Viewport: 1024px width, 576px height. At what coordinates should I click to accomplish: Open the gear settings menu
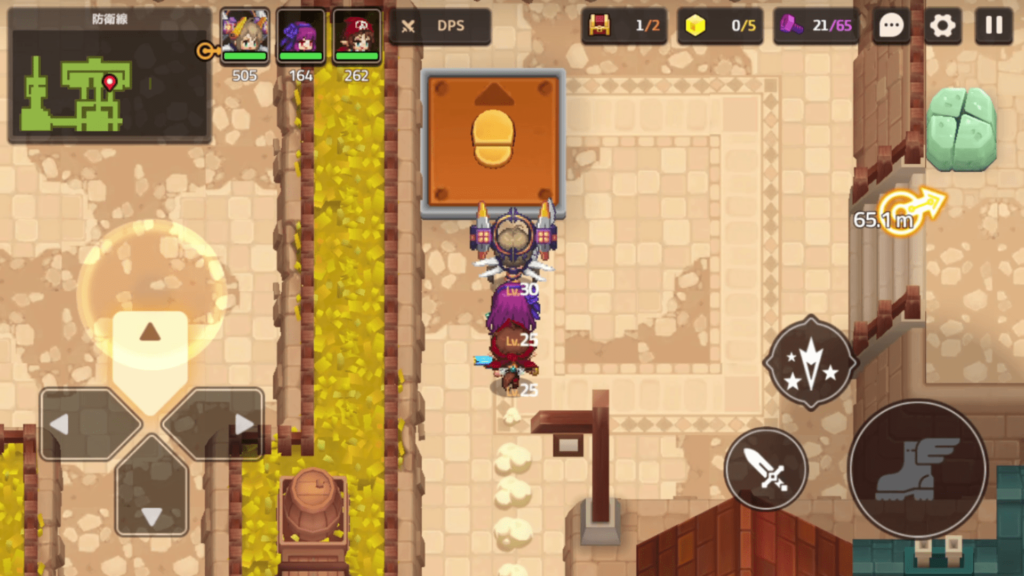pos(942,26)
